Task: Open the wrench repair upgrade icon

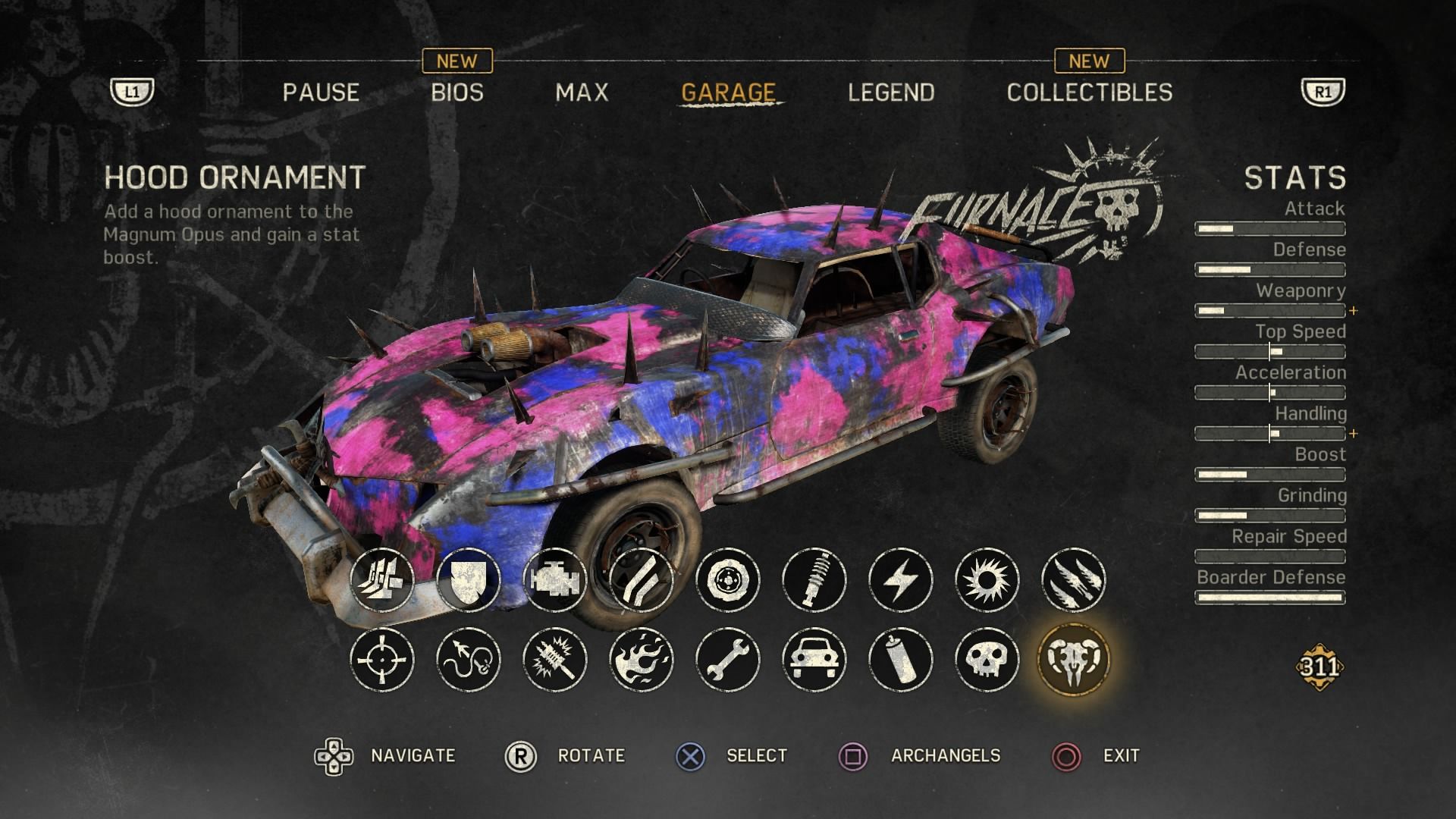Action: 728,660
